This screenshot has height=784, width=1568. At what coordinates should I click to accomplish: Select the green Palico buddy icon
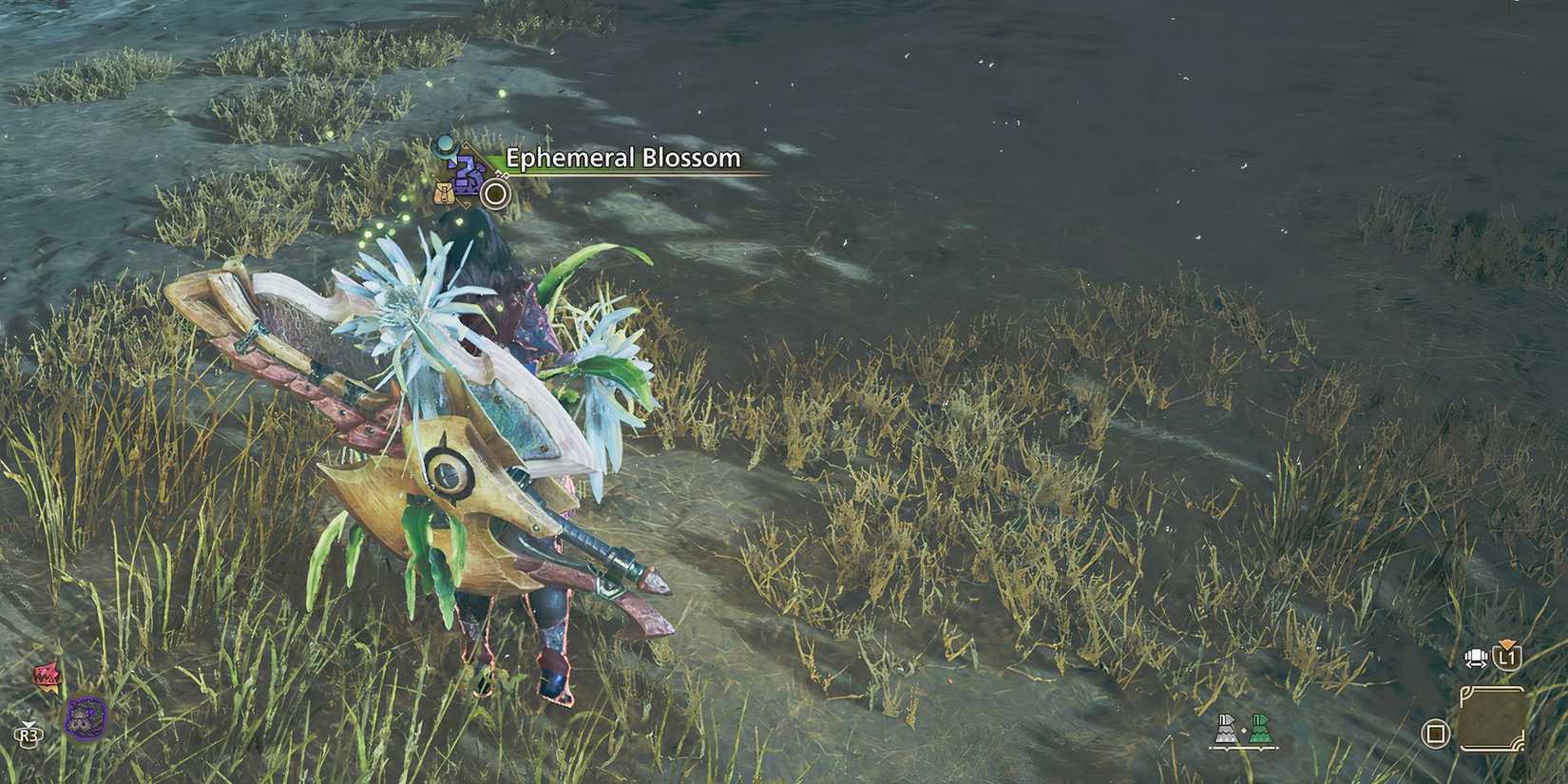1260,730
